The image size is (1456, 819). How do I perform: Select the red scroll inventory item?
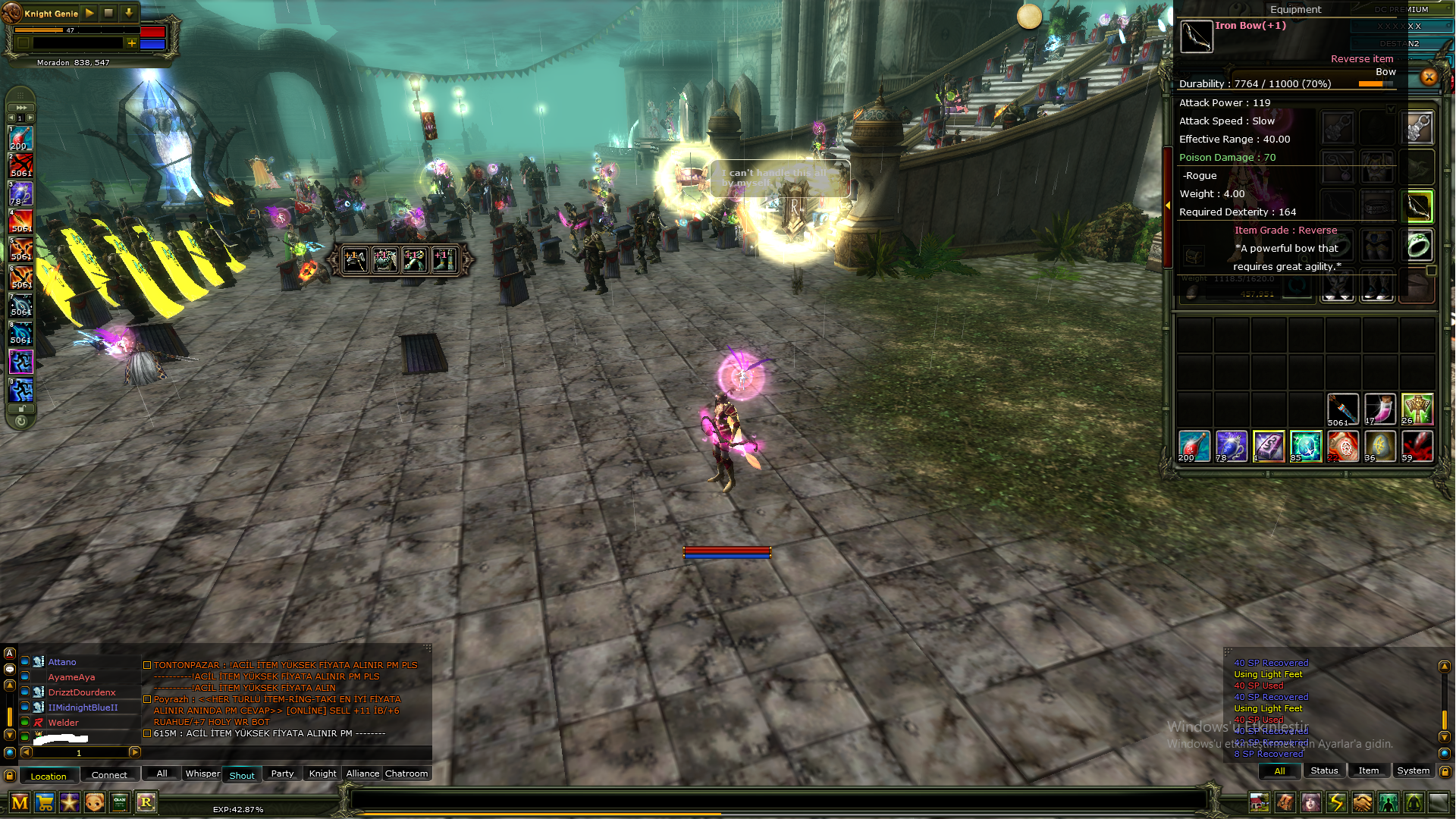click(1342, 446)
